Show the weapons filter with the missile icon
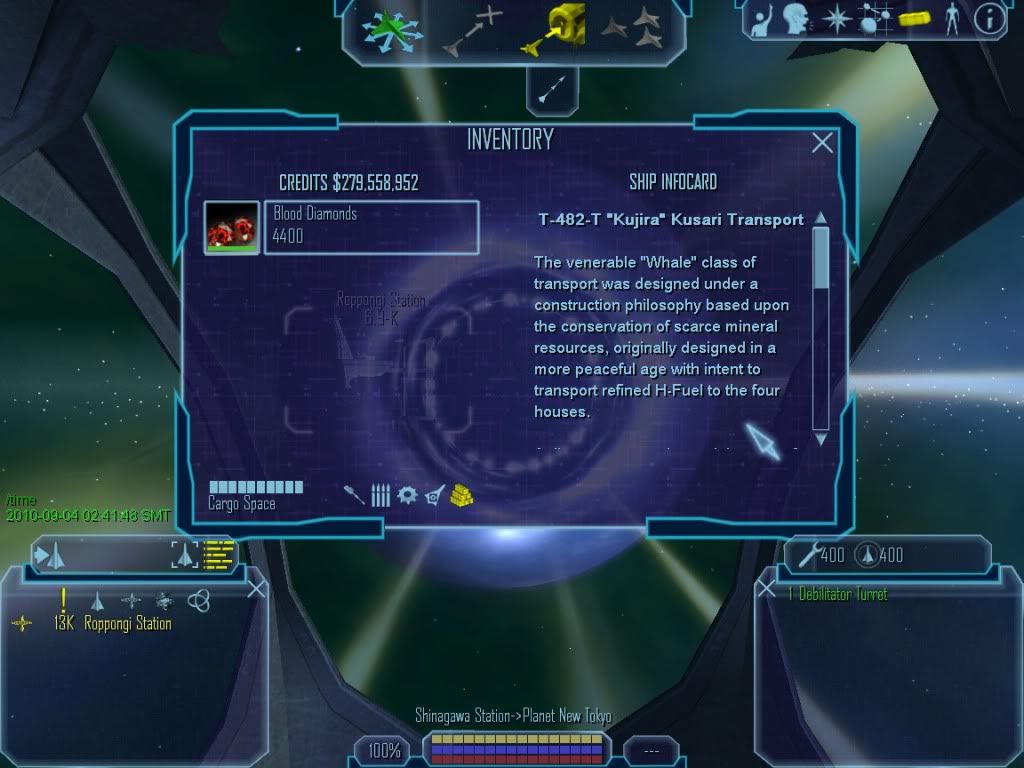The image size is (1024, 768). point(354,494)
